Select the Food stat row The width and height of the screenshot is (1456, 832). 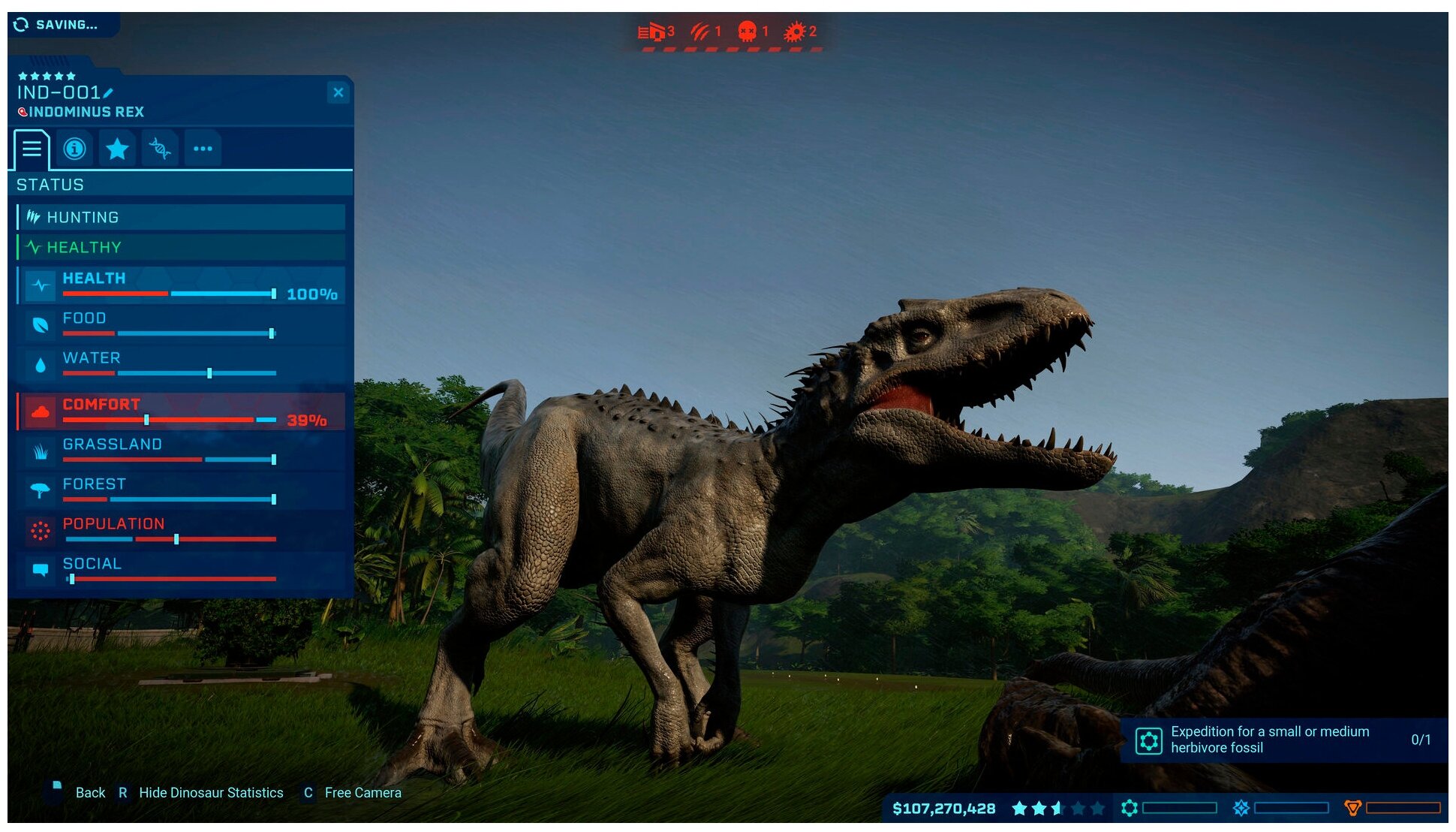pos(180,325)
